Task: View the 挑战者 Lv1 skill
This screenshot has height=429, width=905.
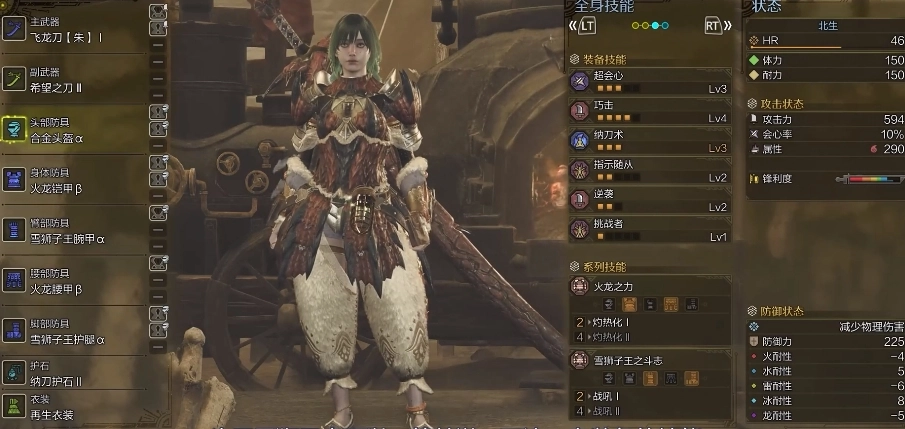Action: tap(648, 230)
